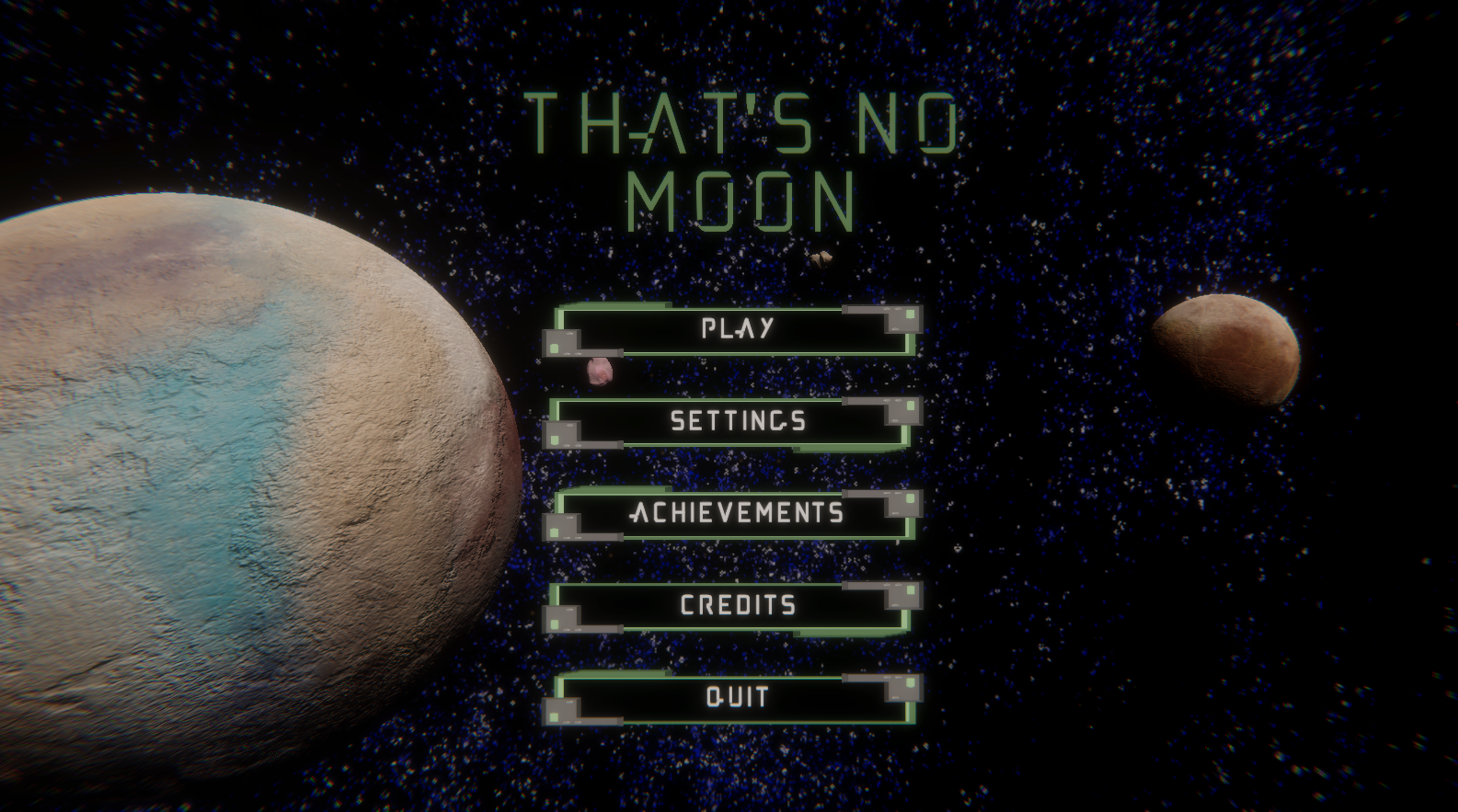Click the Quit button to exit the game
The width and height of the screenshot is (1458, 812).
point(736,697)
